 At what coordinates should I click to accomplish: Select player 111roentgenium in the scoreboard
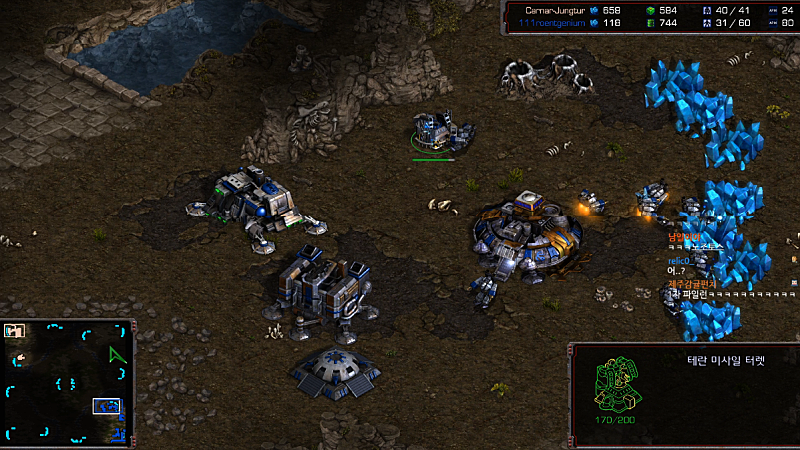556,22
